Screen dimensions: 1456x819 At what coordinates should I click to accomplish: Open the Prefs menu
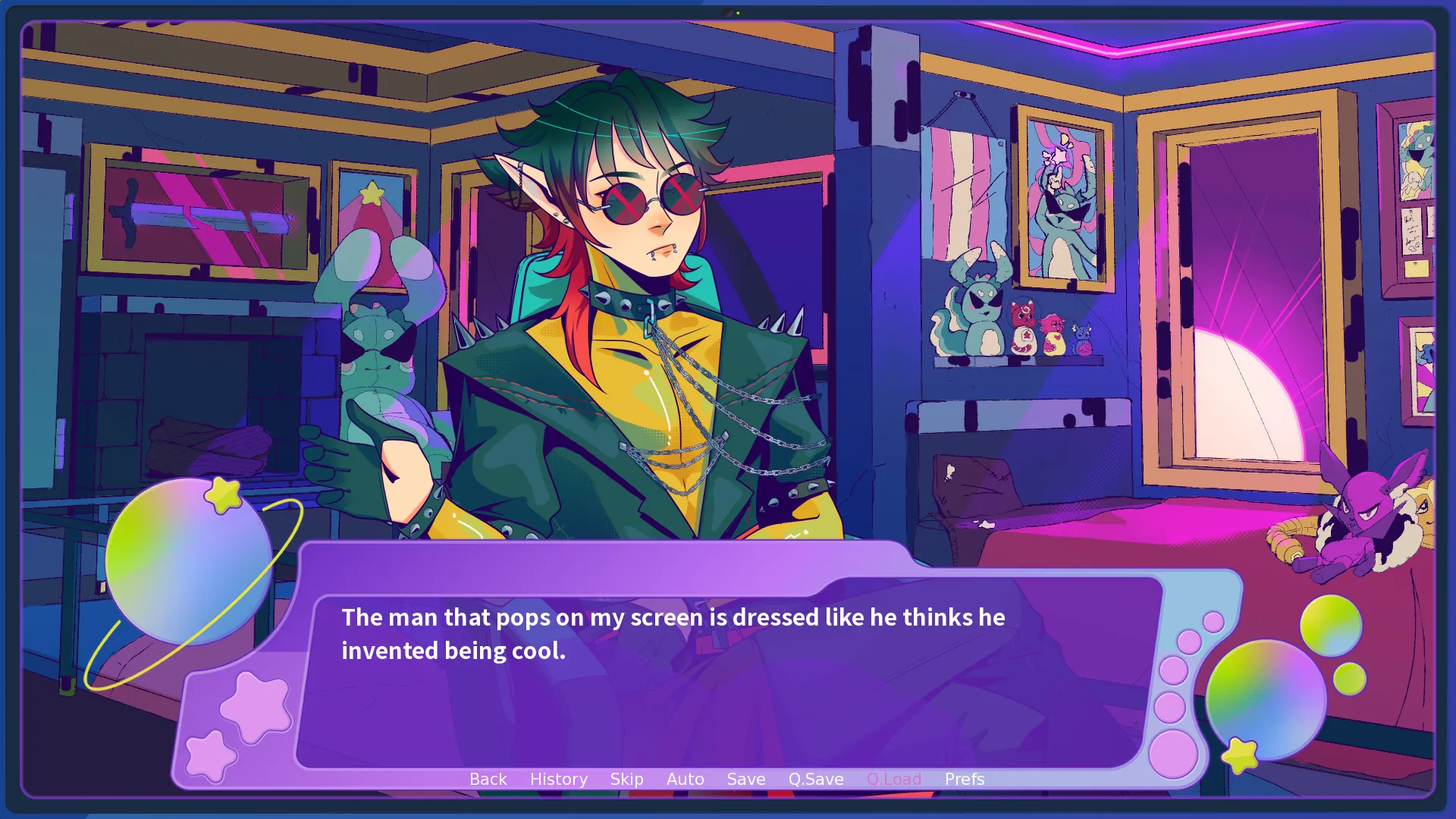[964, 779]
